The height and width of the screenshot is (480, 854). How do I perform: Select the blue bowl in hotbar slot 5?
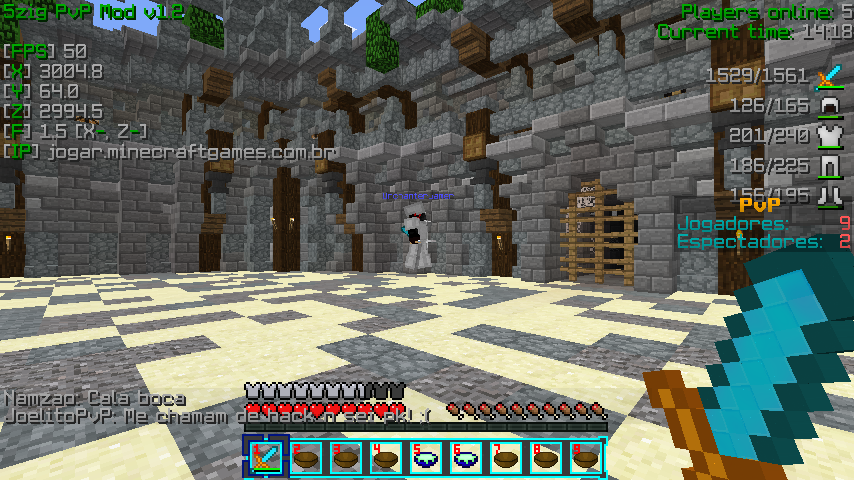coord(426,457)
